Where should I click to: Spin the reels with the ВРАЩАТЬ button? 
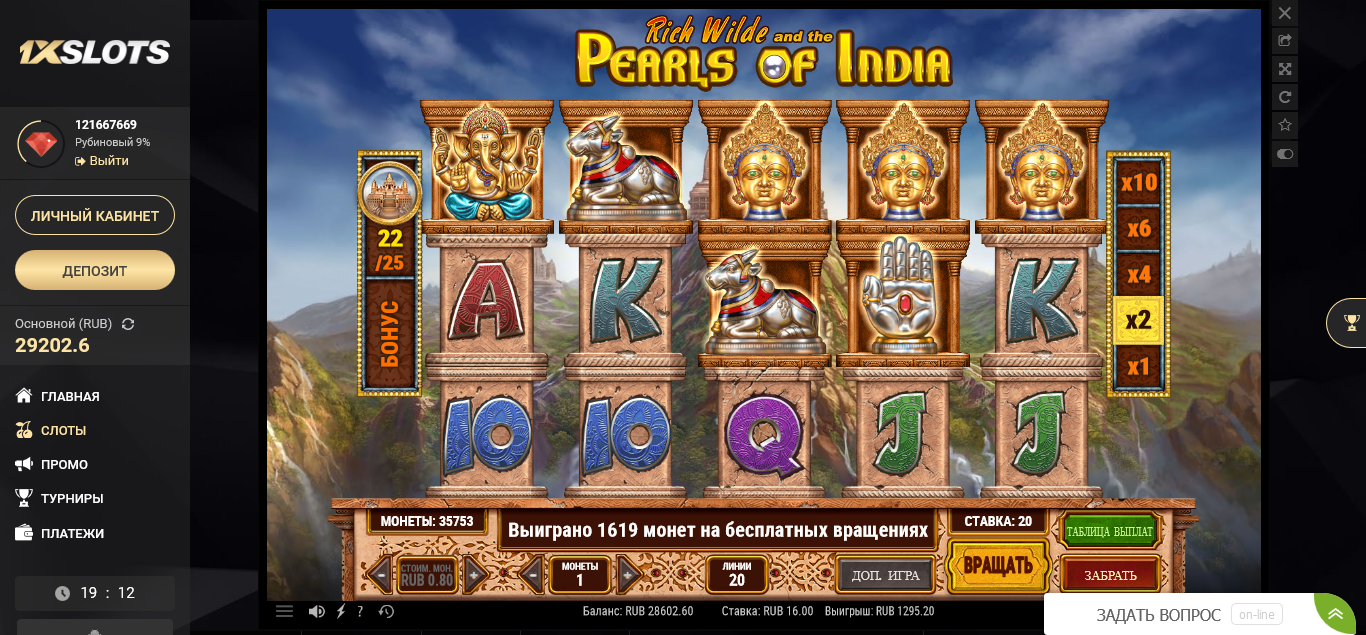(x=997, y=567)
